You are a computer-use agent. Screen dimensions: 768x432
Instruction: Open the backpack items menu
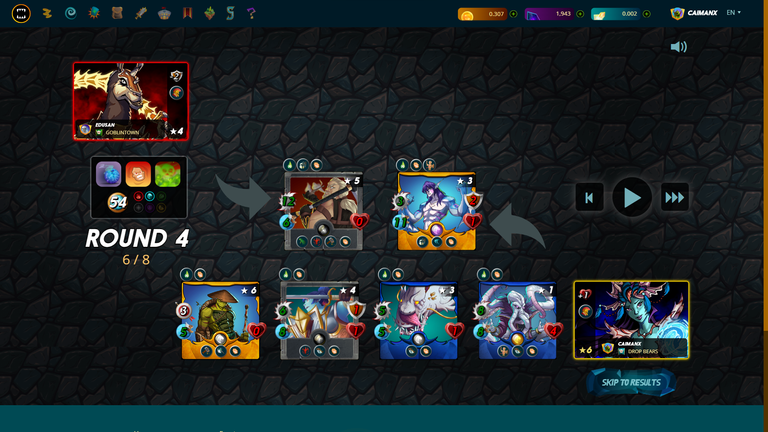click(117, 13)
